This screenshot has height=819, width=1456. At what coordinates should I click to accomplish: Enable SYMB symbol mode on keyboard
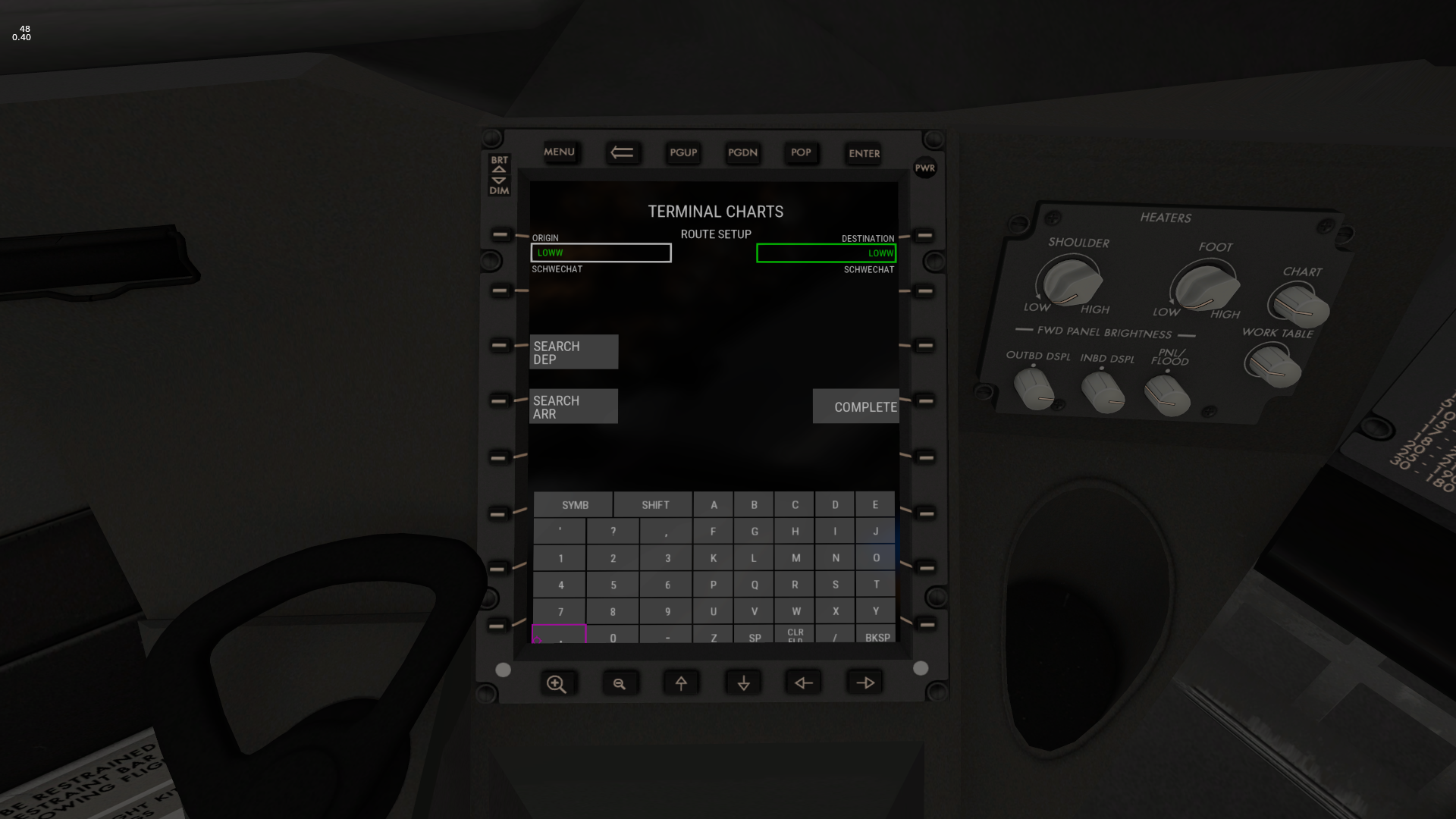pos(573,504)
